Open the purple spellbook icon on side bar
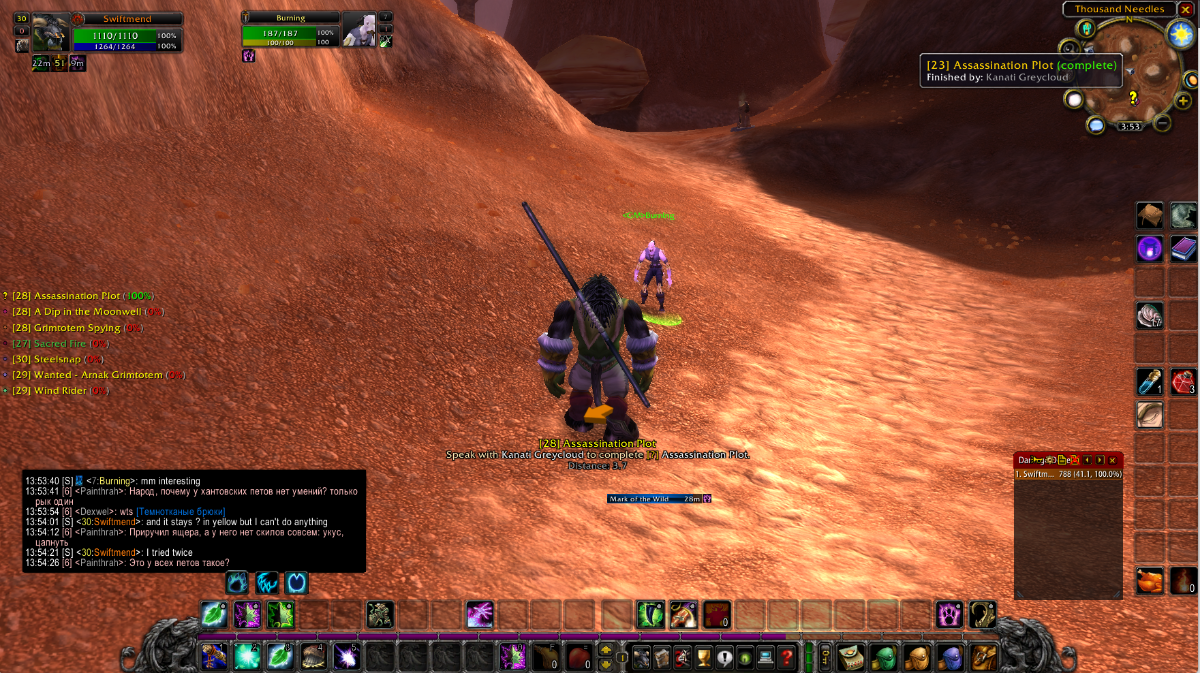The width and height of the screenshot is (1200, 673). pyautogui.click(x=1183, y=248)
